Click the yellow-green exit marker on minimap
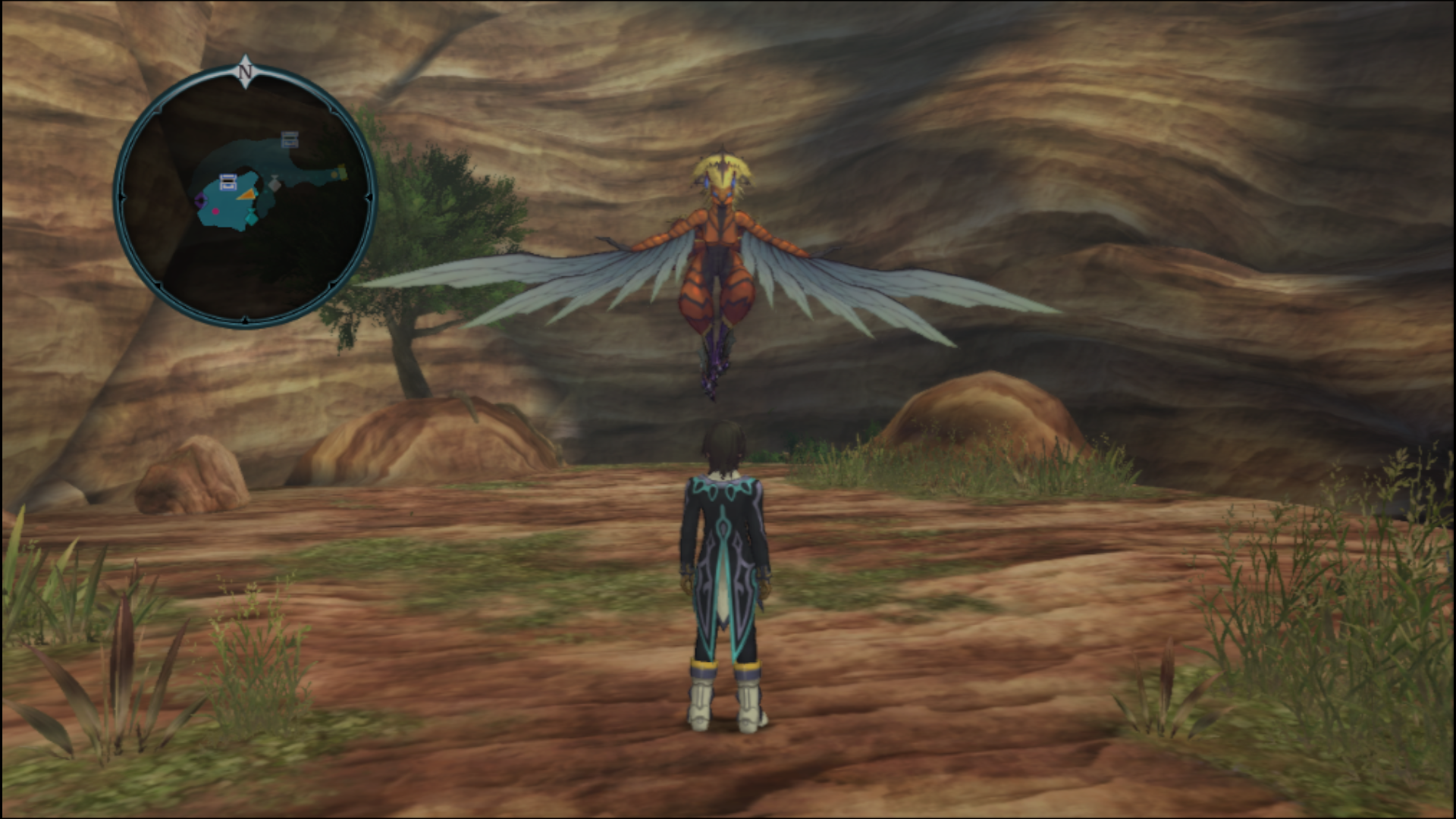 click(341, 173)
